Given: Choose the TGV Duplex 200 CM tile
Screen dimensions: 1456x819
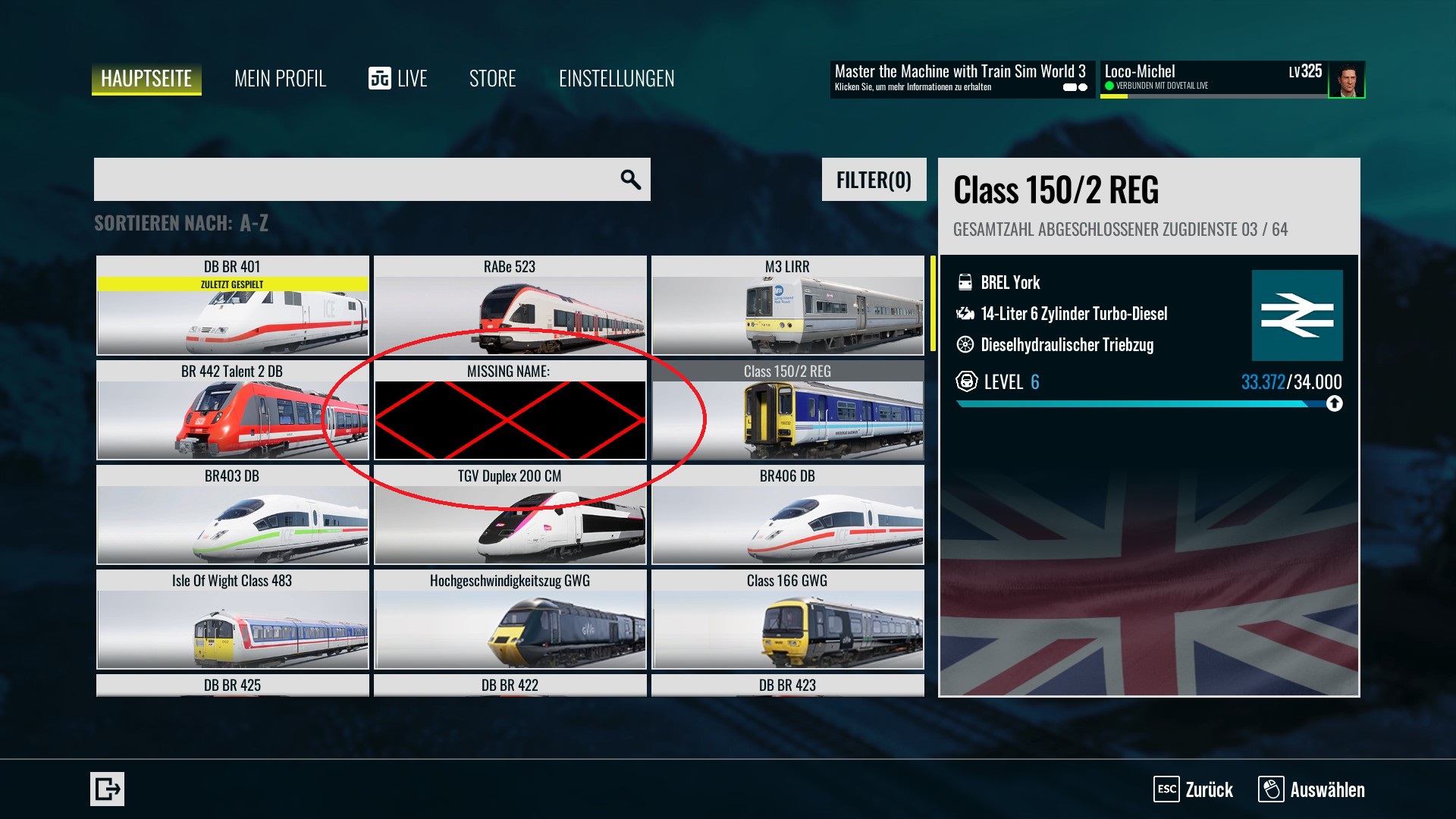Looking at the screenshot, I should 510,515.
